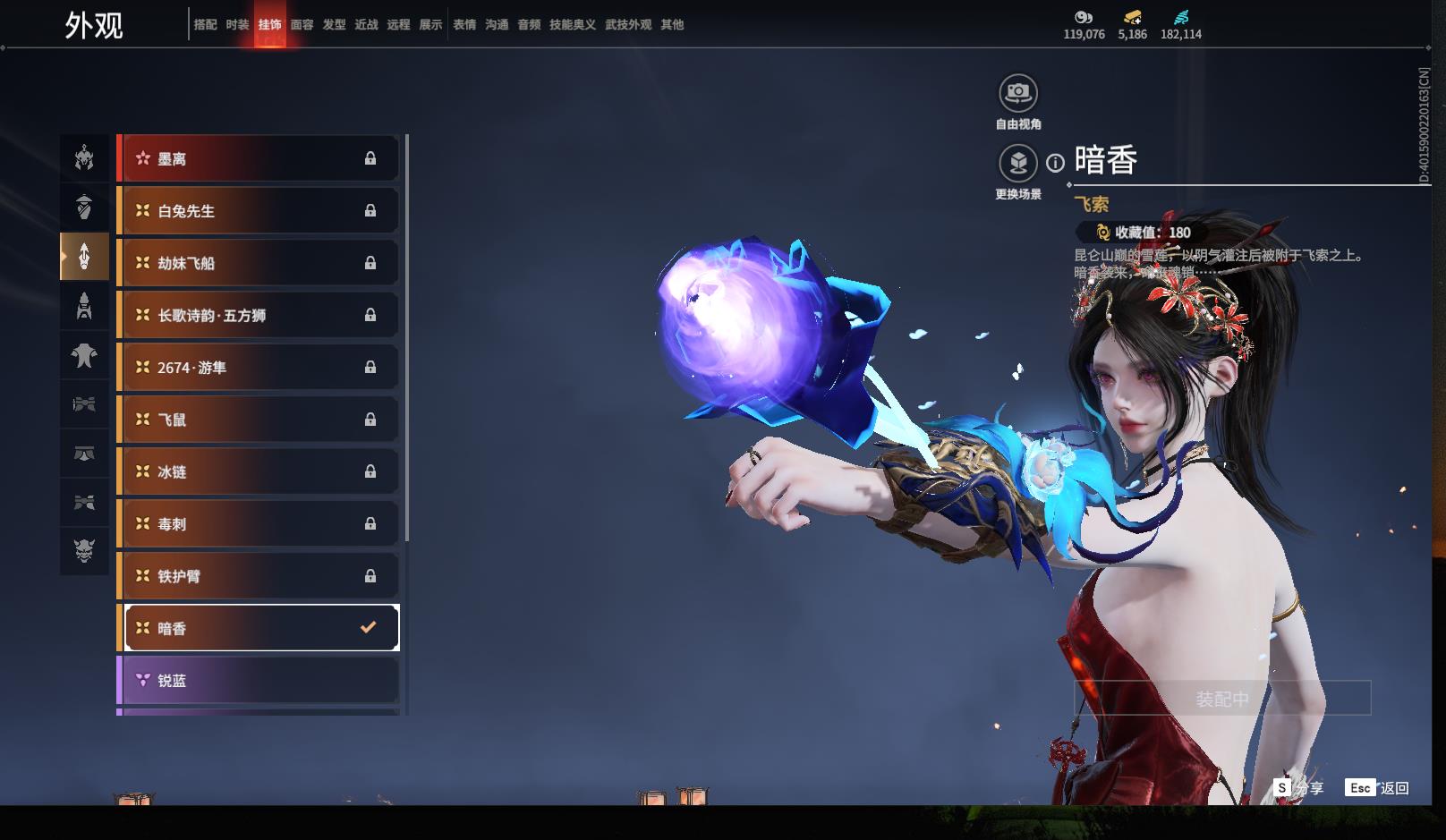The image size is (1446, 840).
Task: Show info for 暗香 via info icon
Action: pos(1056,163)
